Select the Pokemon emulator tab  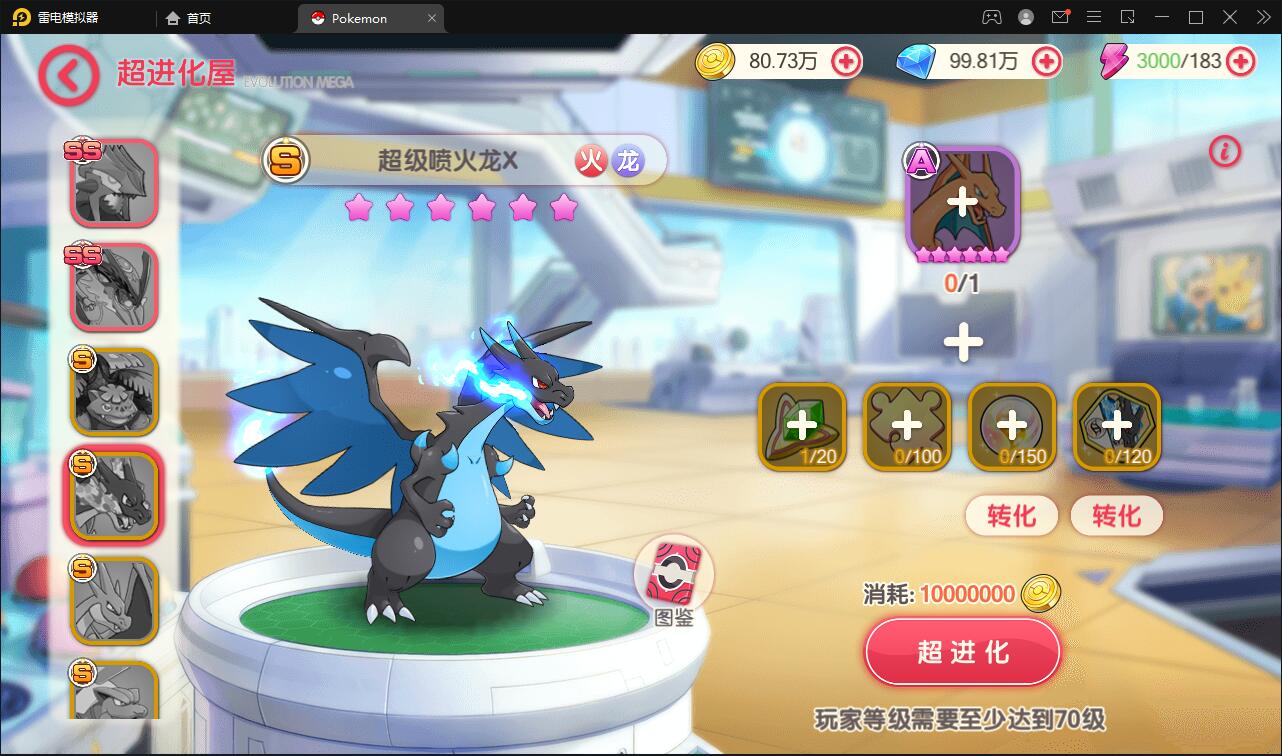click(360, 17)
